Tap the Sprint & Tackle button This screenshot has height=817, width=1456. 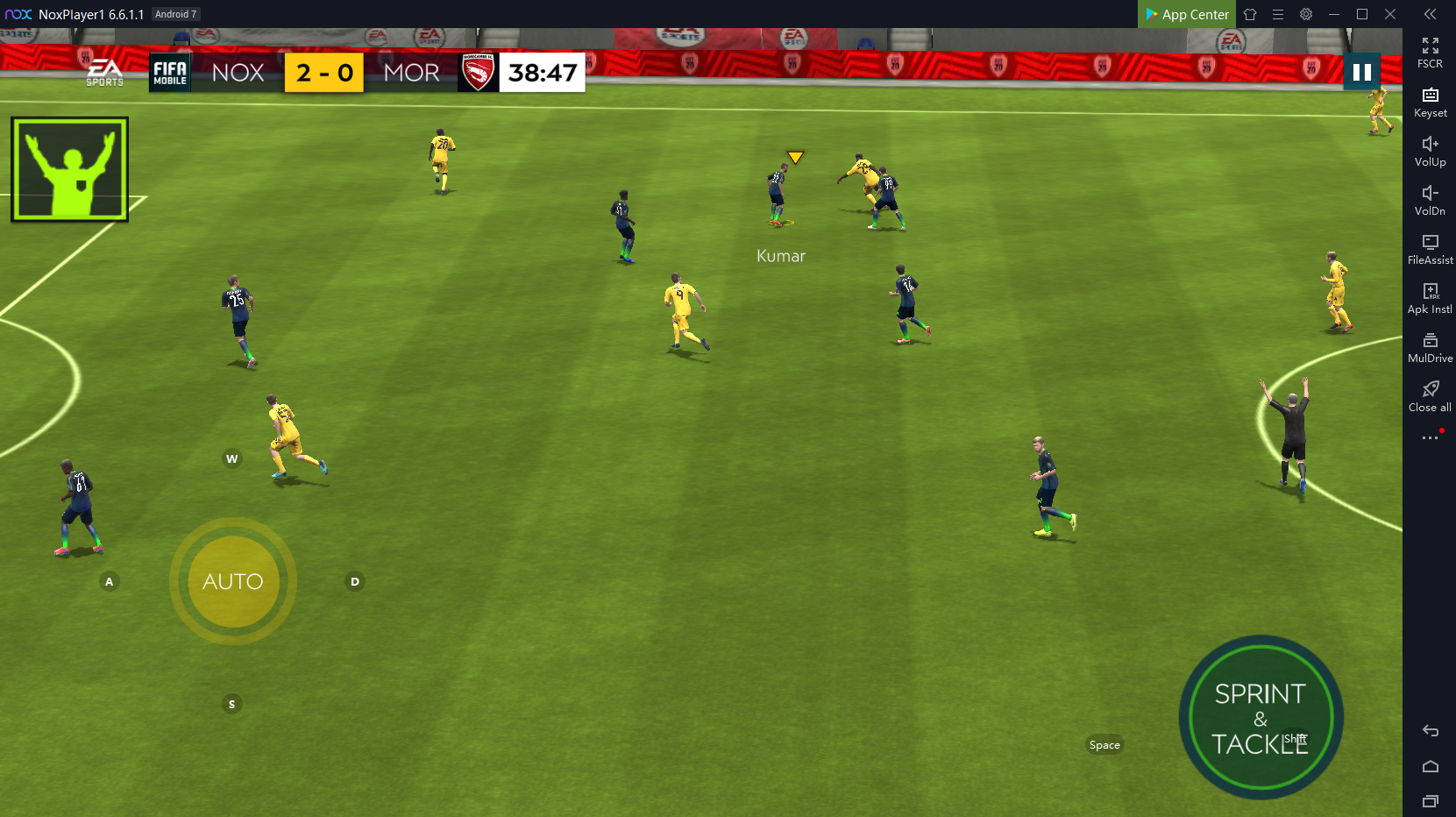[x=1261, y=718]
